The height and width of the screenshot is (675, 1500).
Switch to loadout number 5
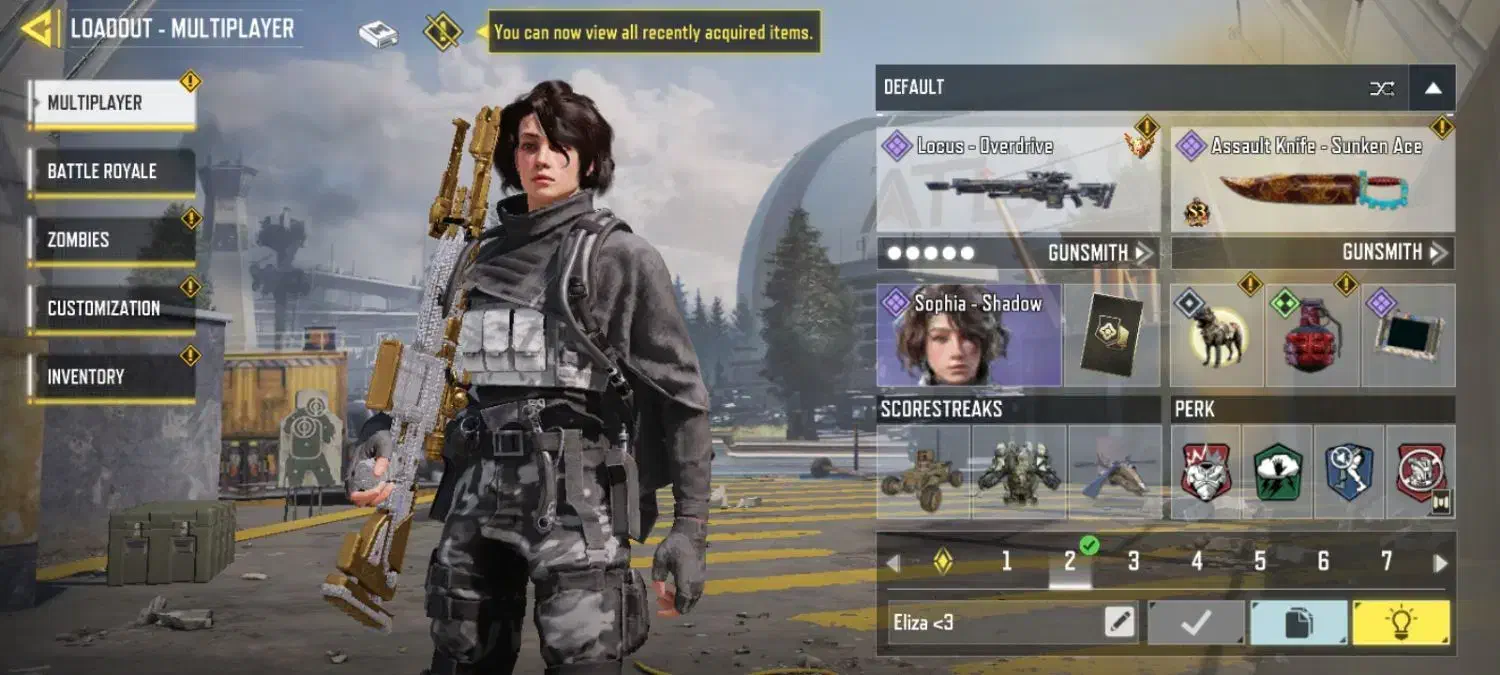pos(1260,562)
